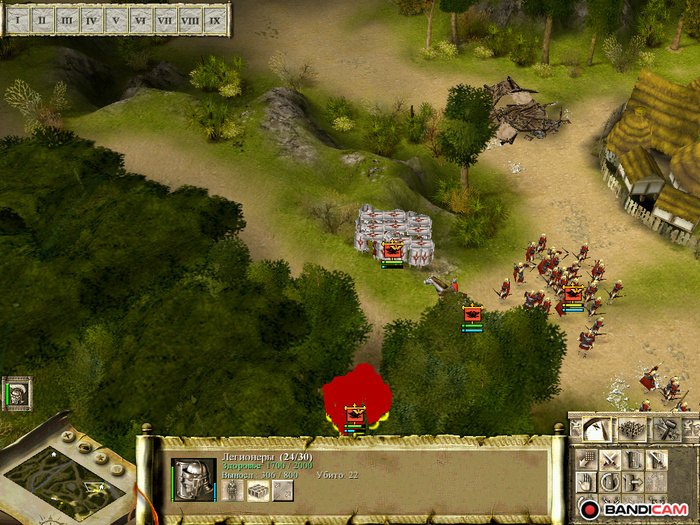Click the Legionnaires helmet portrait
This screenshot has height=525, width=700.
tap(193, 480)
